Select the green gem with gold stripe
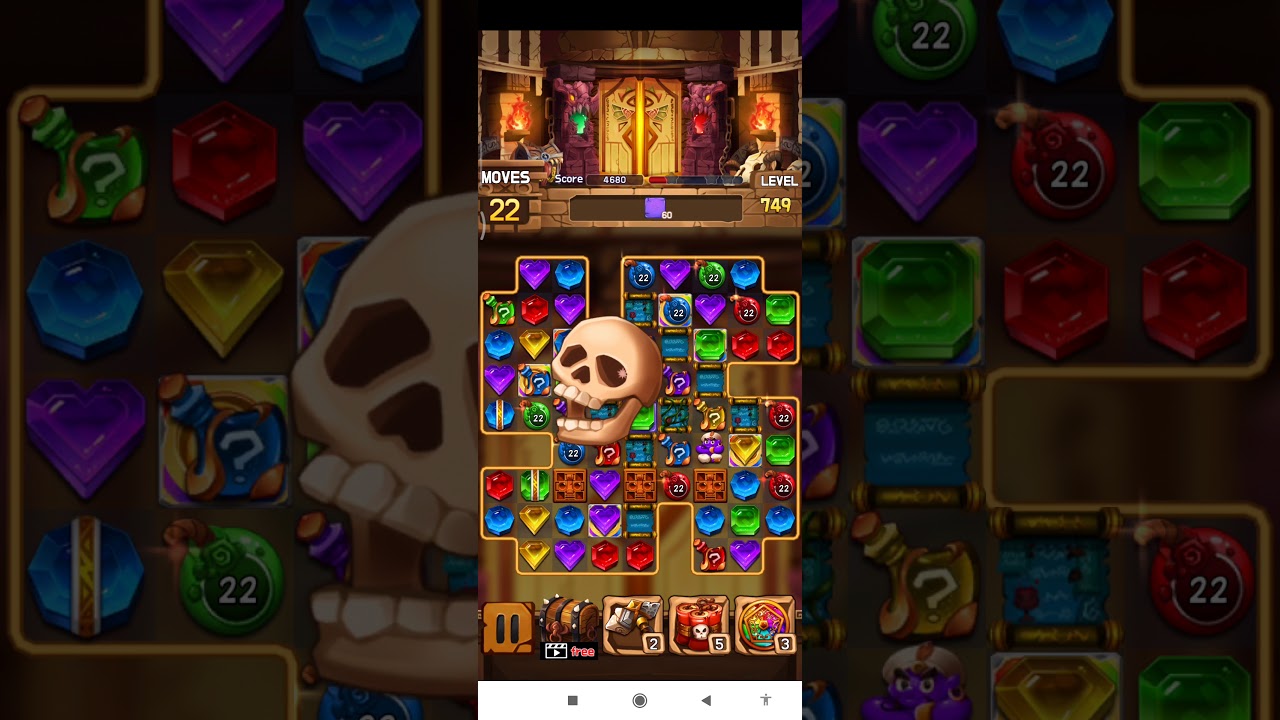 534,485
